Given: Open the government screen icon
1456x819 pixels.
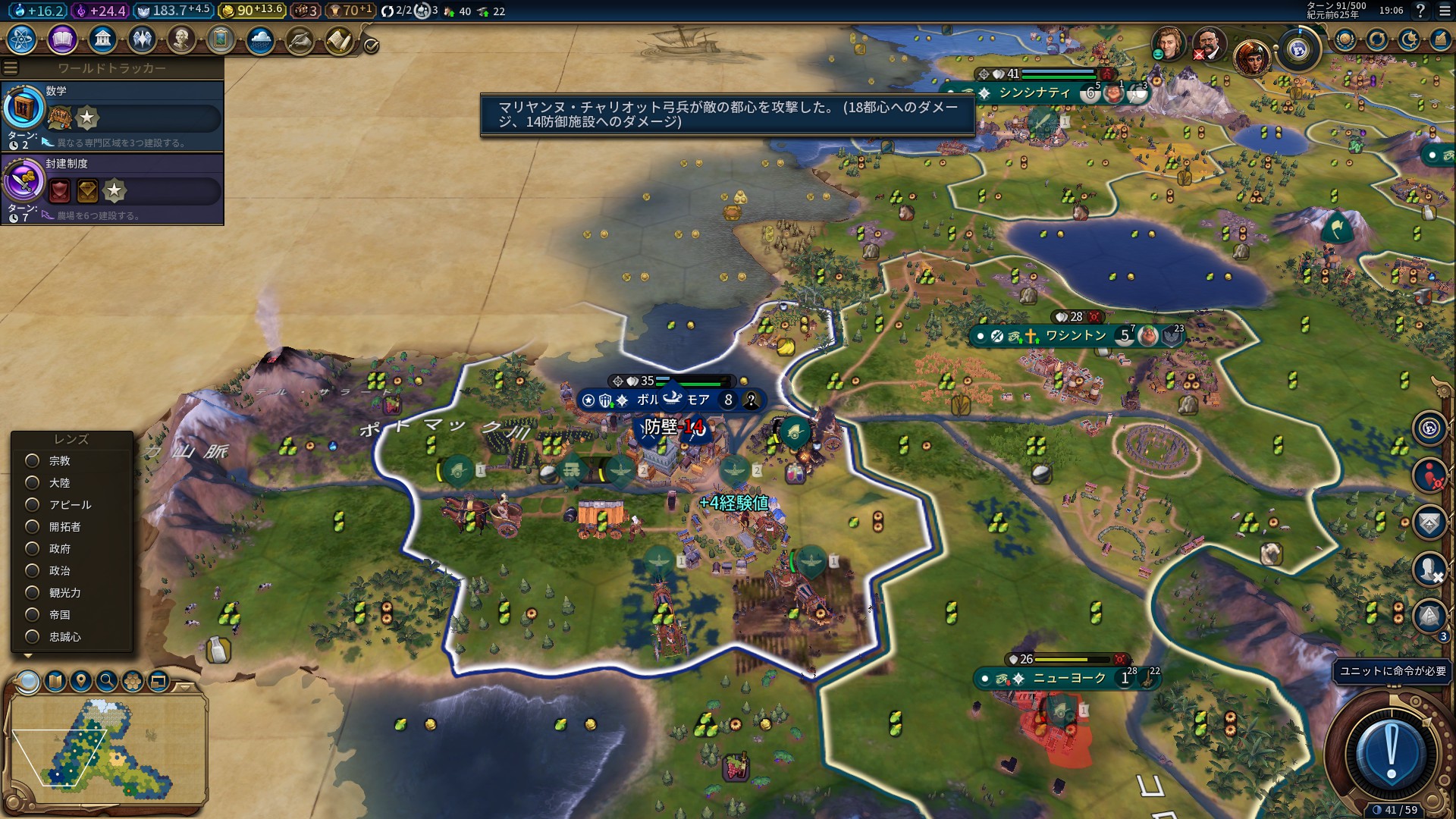Looking at the screenshot, I should (x=102, y=39).
